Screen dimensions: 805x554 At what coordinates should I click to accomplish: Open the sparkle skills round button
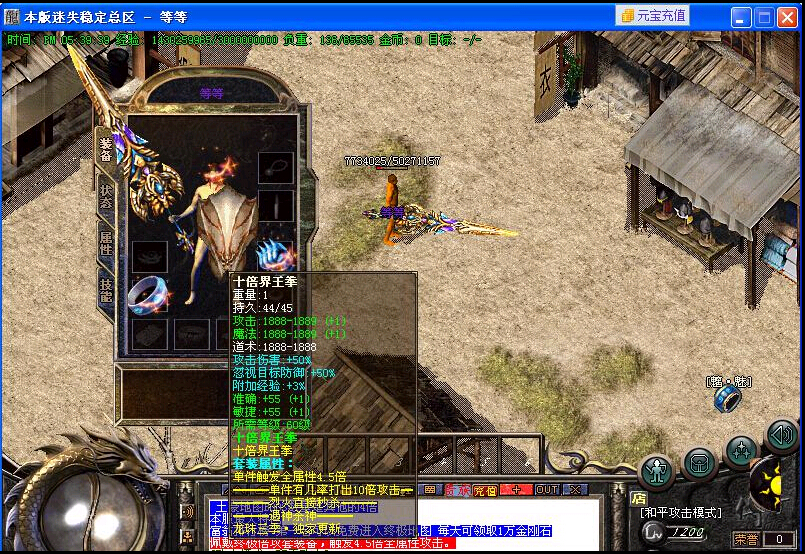tap(741, 451)
